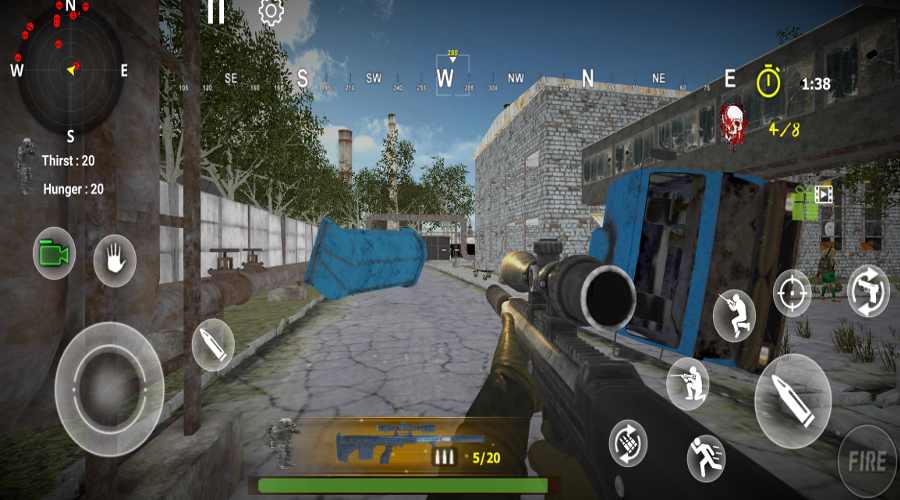Screen dimensions: 900x500
Task: Tap the small bullet button beside the joystick
Action: point(213,345)
